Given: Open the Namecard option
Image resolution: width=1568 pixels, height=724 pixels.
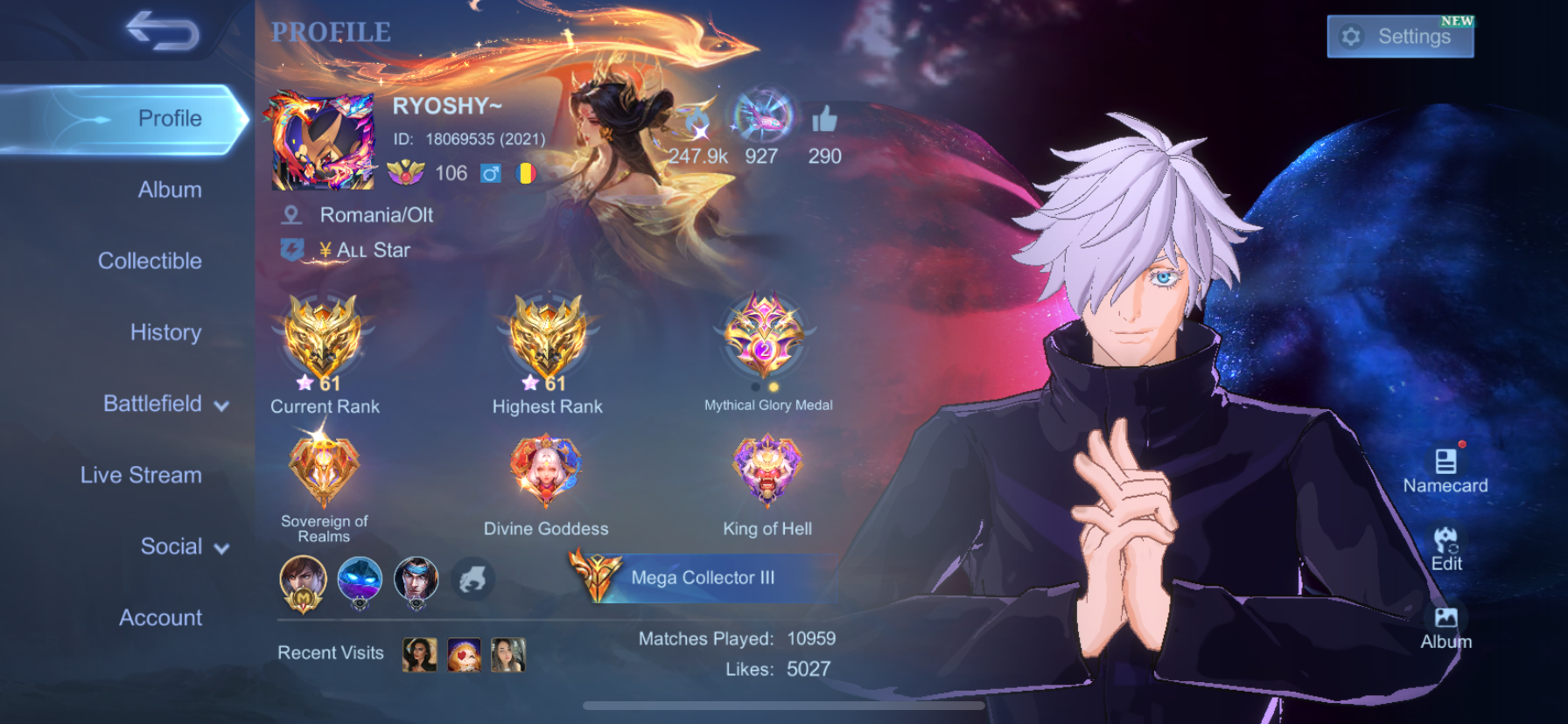Looking at the screenshot, I should click(1445, 470).
